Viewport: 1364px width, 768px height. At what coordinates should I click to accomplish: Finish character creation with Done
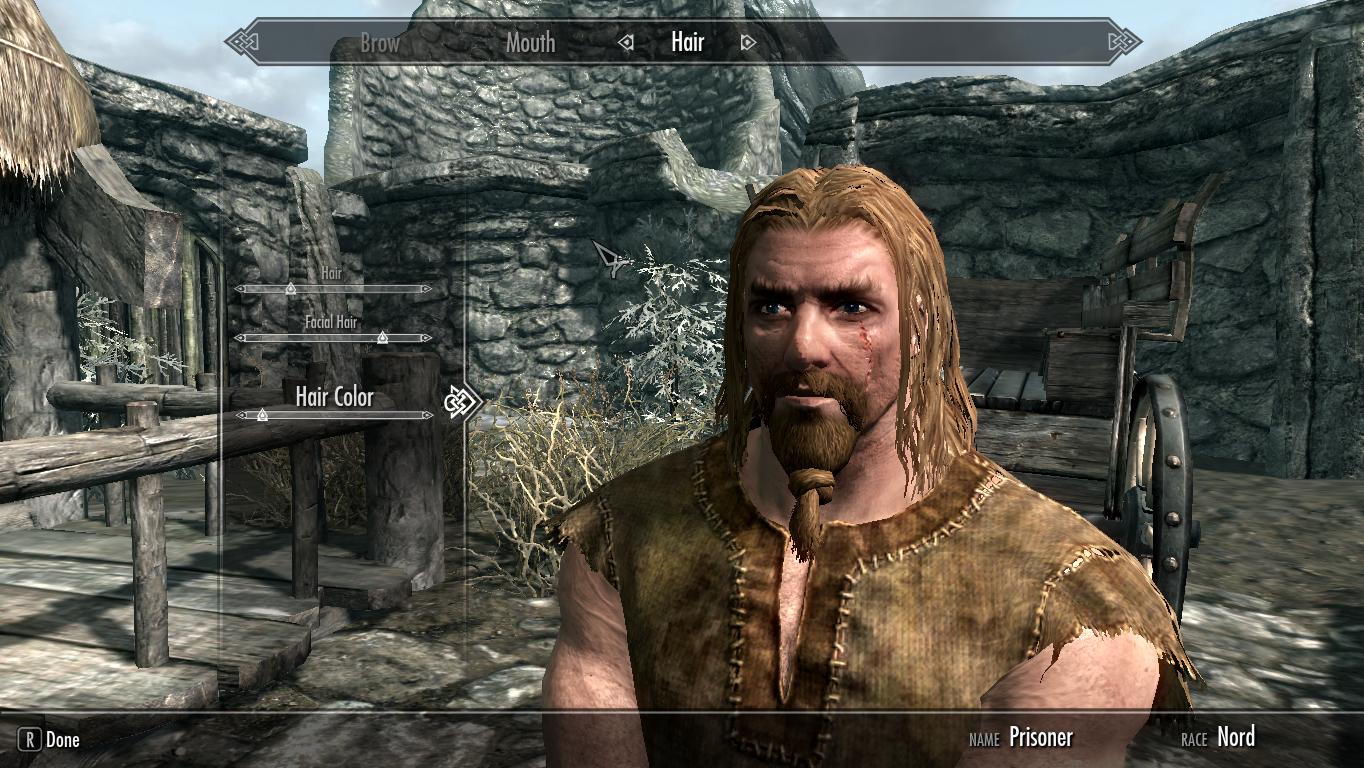(50, 740)
